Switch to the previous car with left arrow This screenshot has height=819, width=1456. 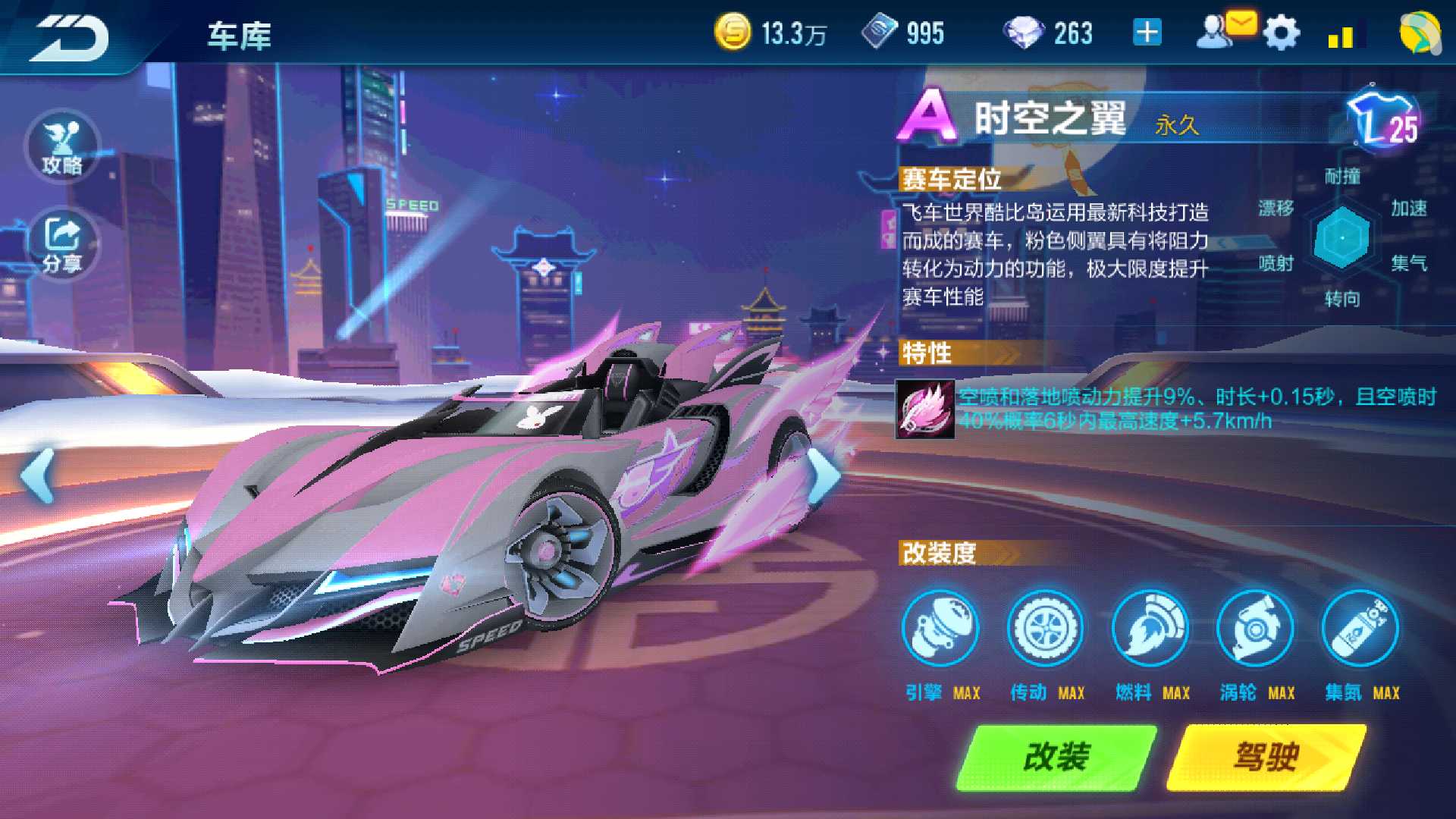tap(36, 475)
